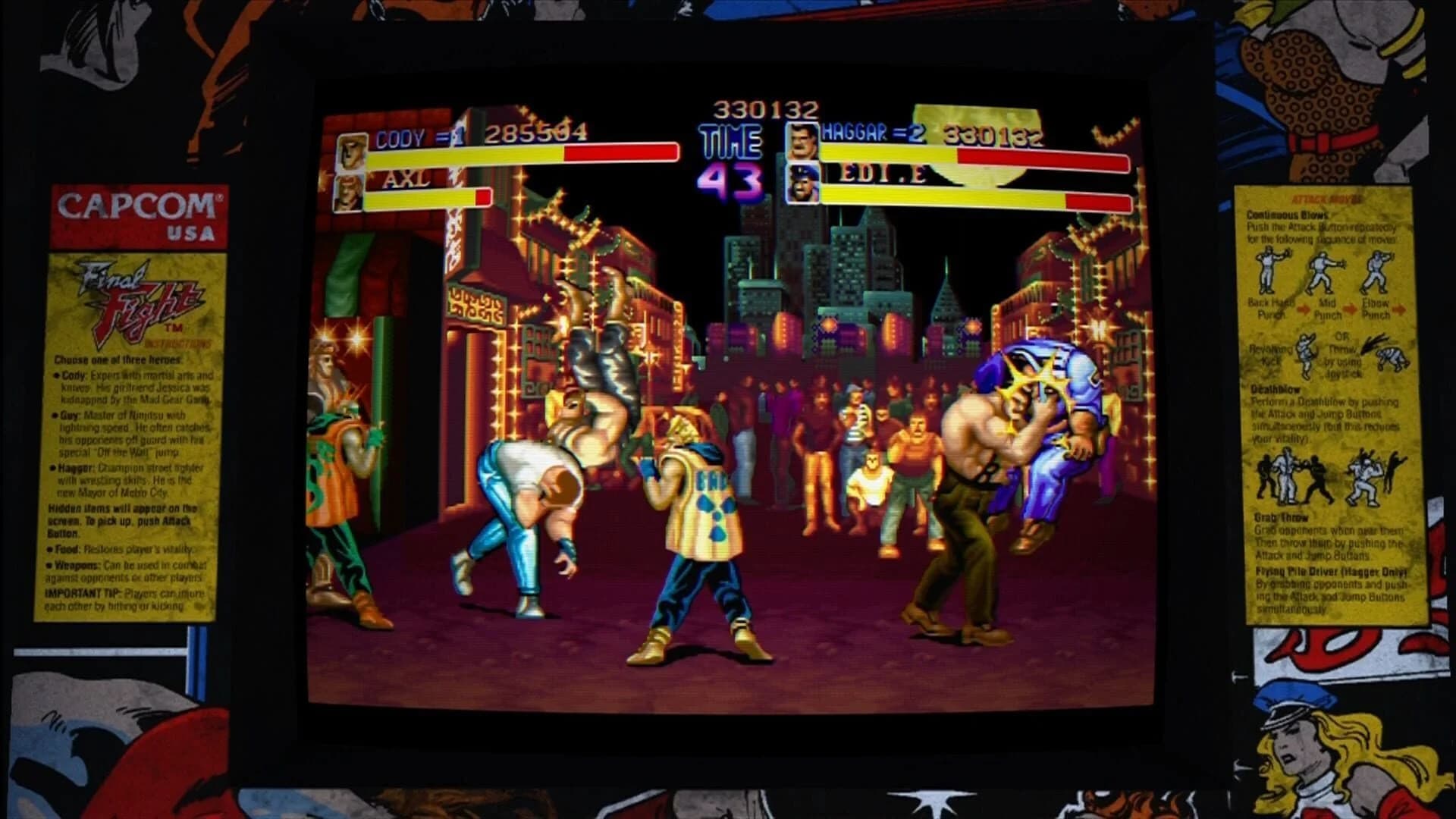Select the Capcom USA banner
The height and width of the screenshot is (819, 1456).
click(x=138, y=215)
